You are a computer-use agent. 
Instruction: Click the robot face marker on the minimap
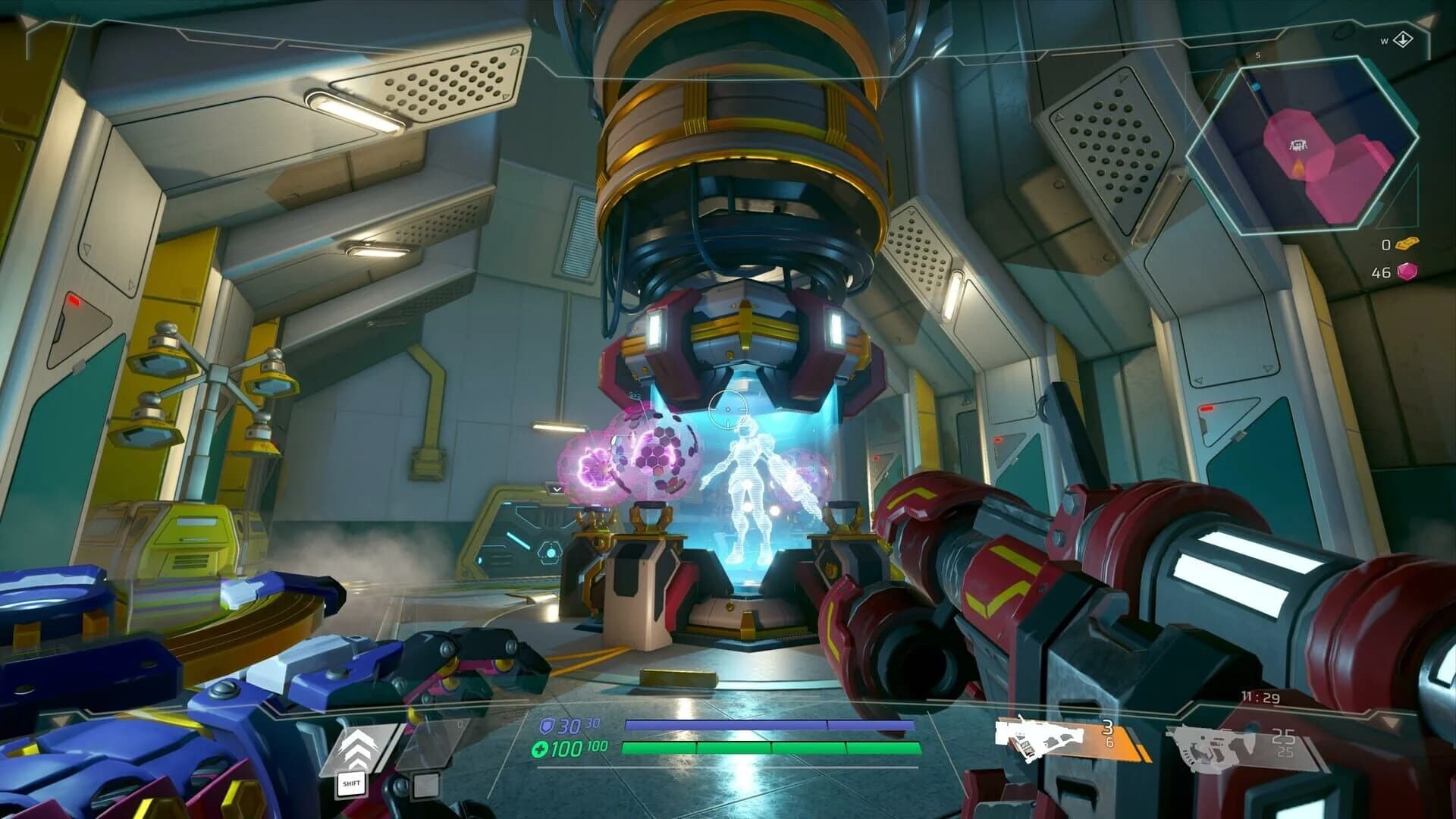pyautogui.click(x=1298, y=143)
